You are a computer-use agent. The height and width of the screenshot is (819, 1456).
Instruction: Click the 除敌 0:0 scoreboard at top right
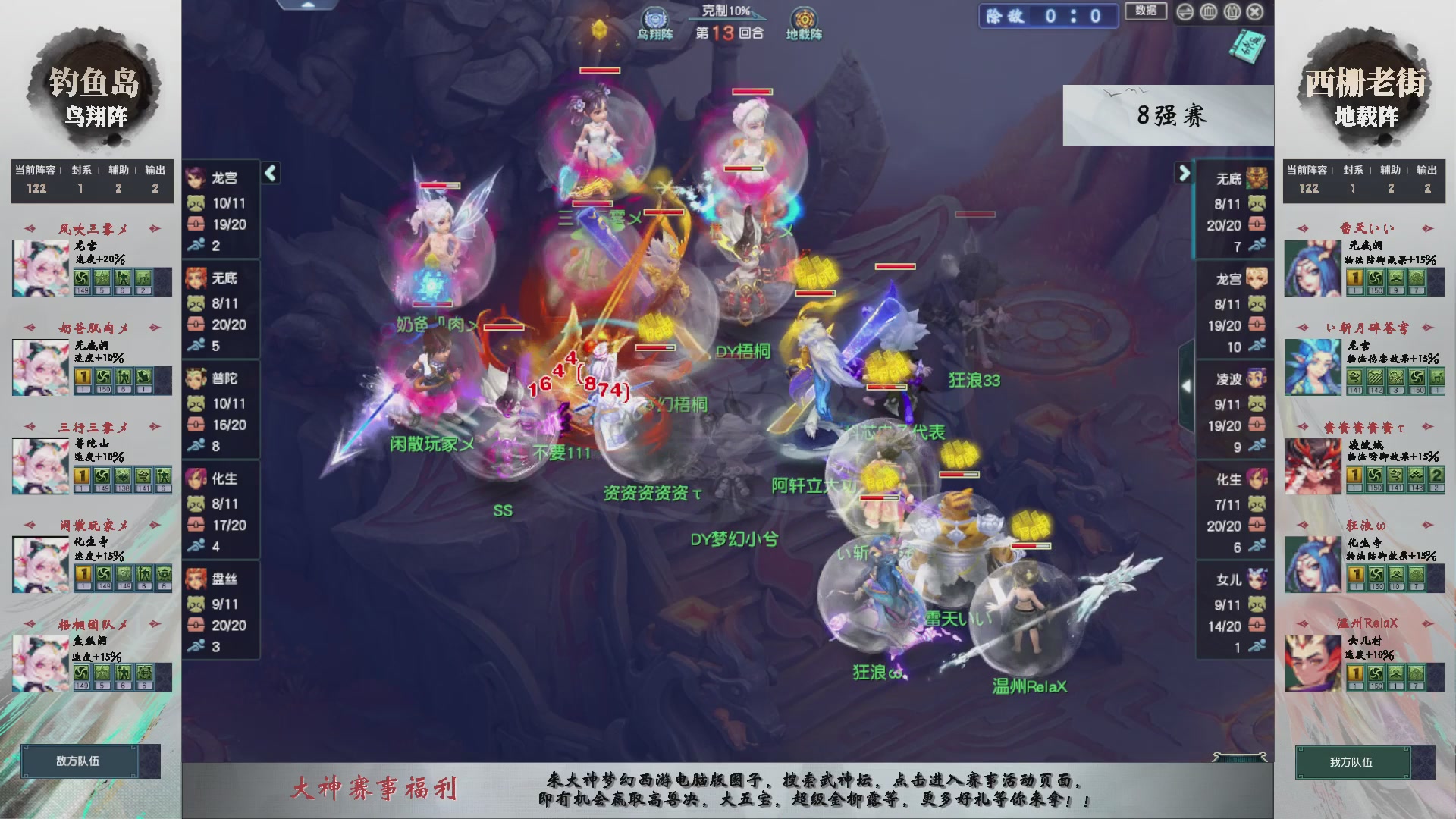1048,16
